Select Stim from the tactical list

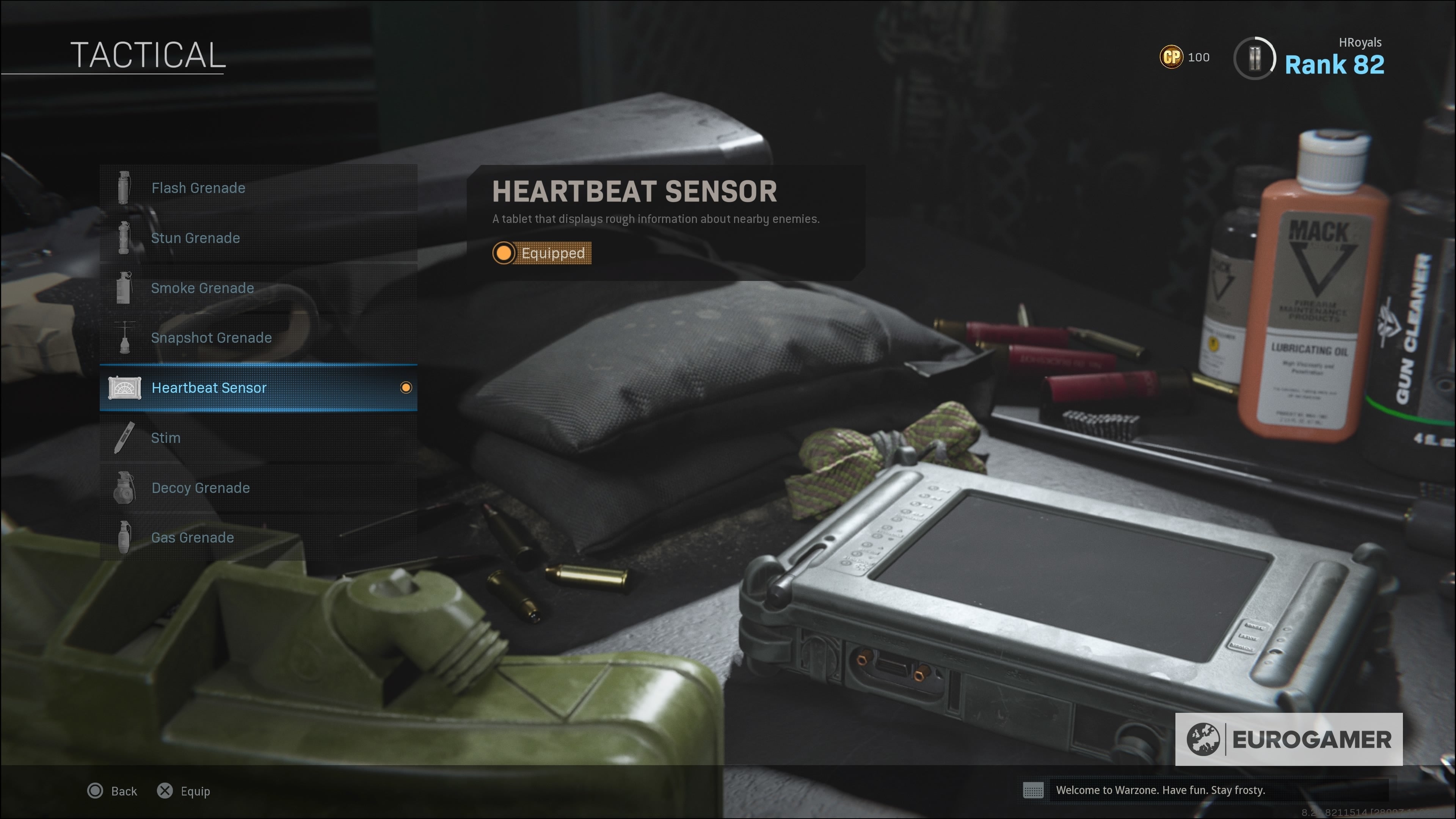[166, 438]
